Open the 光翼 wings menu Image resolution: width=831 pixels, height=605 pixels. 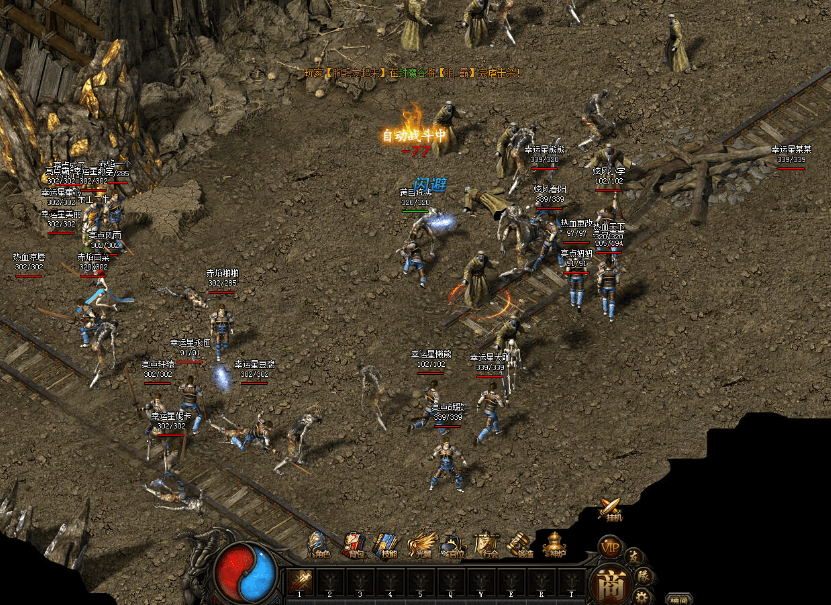pyautogui.click(x=420, y=544)
